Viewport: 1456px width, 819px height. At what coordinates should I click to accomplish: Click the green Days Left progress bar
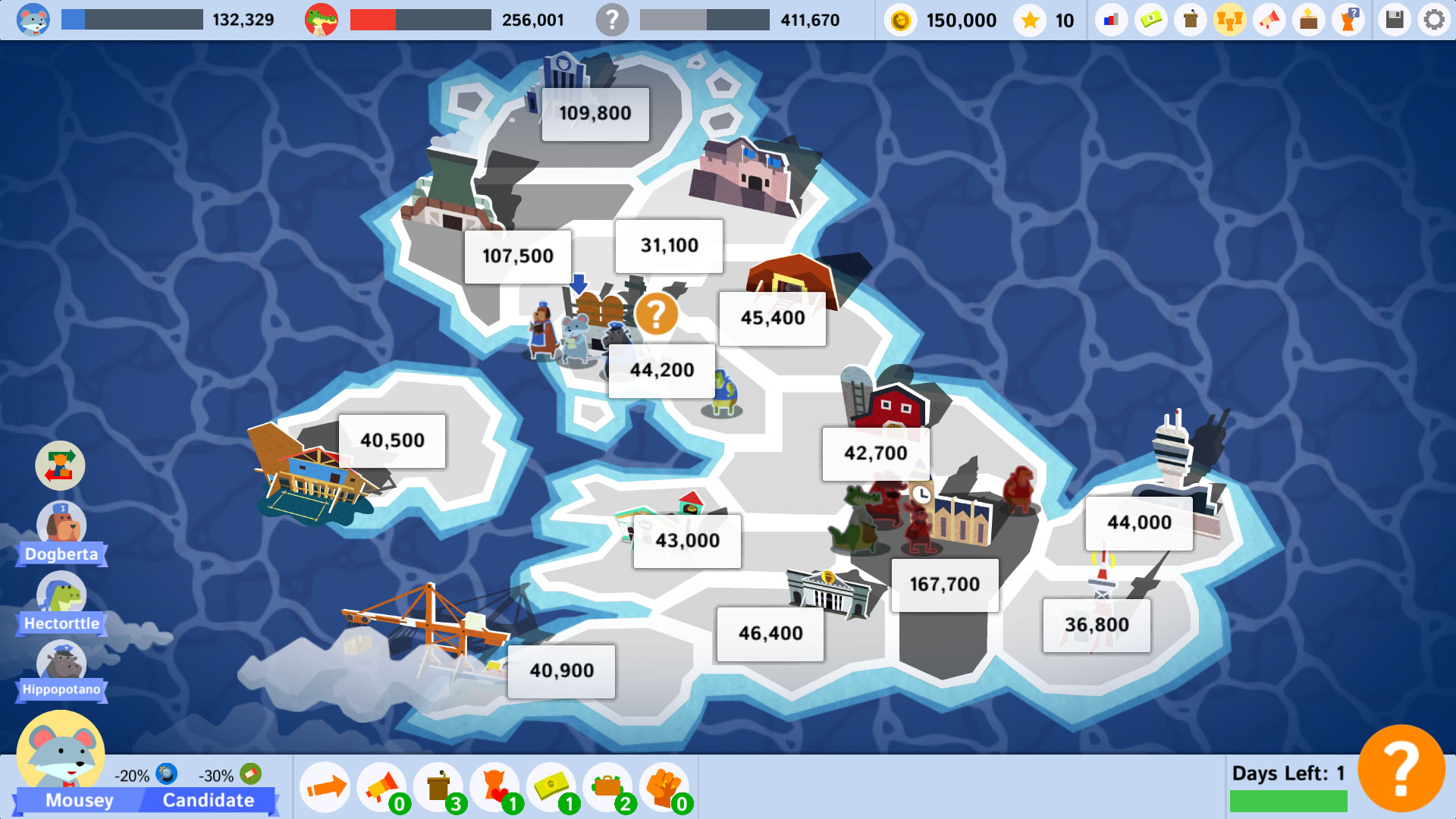1289,800
